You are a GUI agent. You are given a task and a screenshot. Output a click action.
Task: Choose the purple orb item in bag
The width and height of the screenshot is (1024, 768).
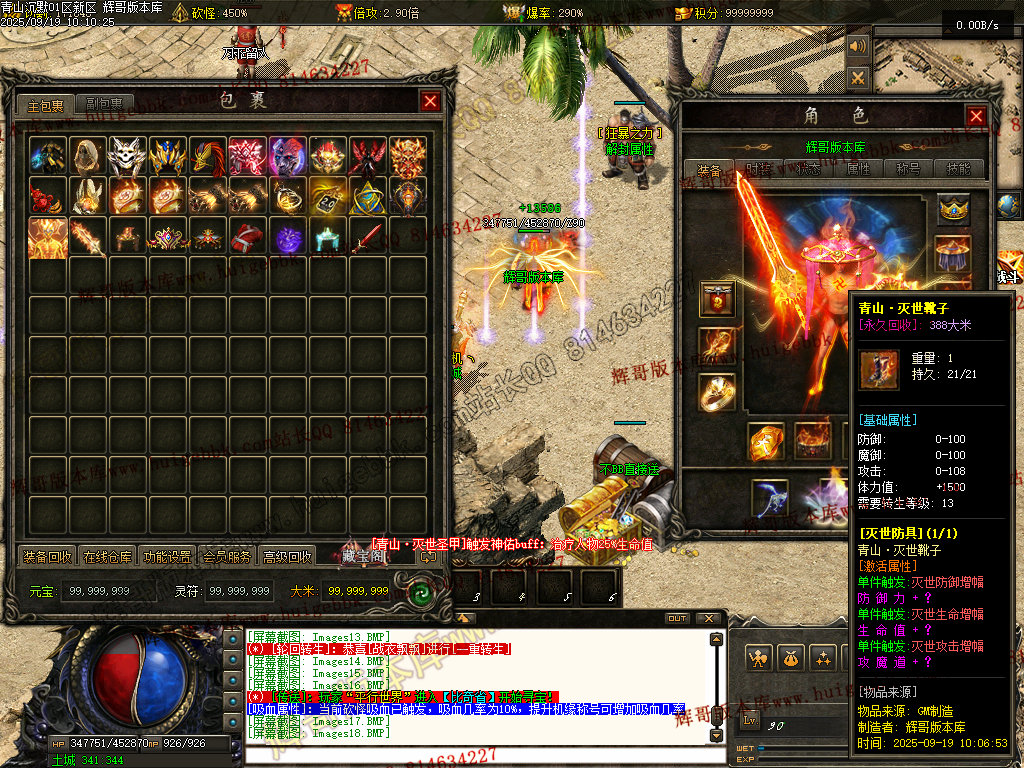[288, 238]
